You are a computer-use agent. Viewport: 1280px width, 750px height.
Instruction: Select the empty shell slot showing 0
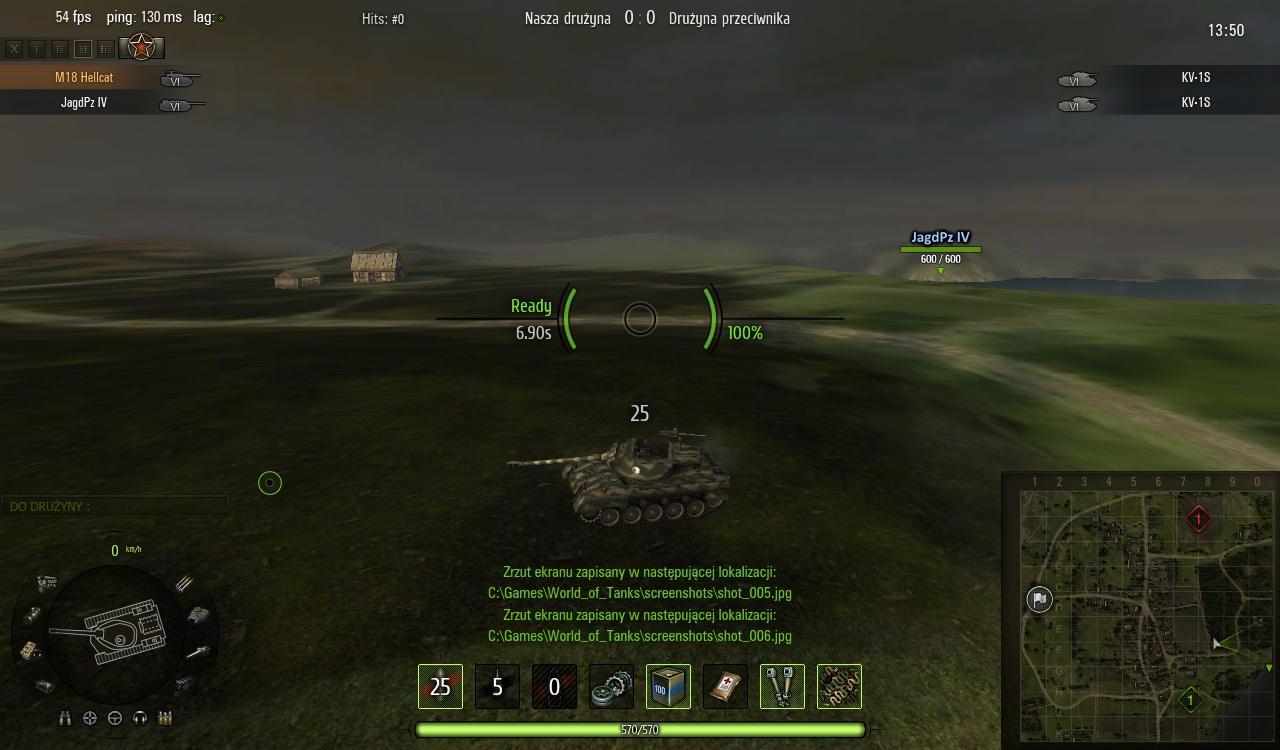(x=554, y=686)
